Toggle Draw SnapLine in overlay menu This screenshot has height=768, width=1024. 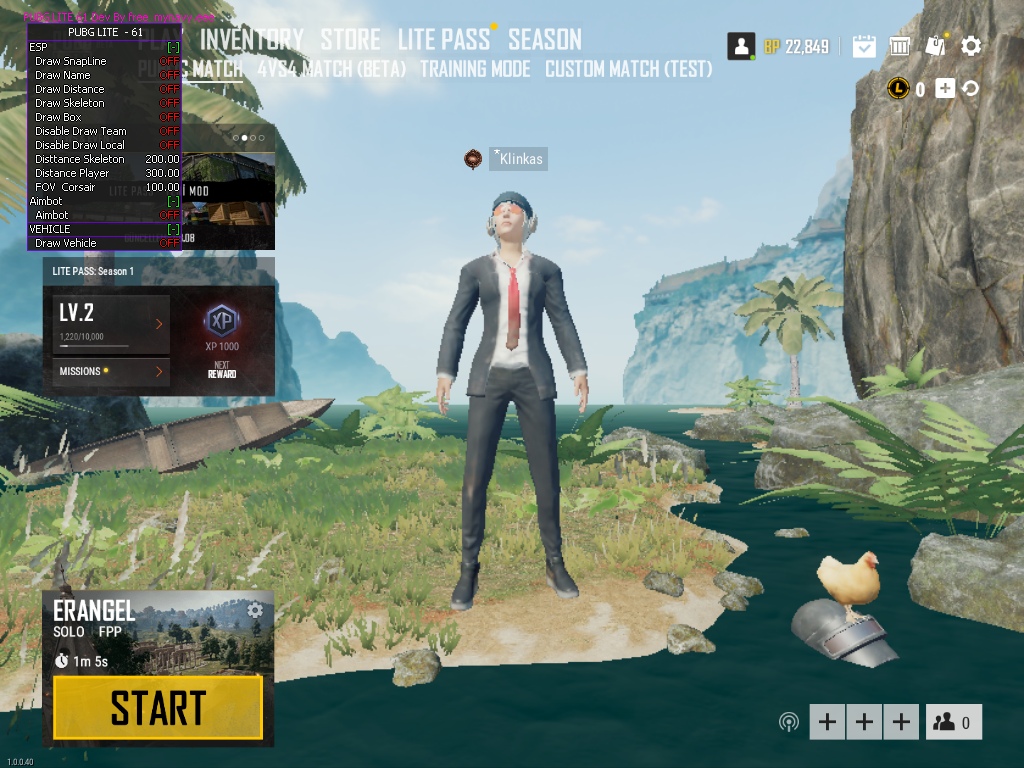coord(169,61)
